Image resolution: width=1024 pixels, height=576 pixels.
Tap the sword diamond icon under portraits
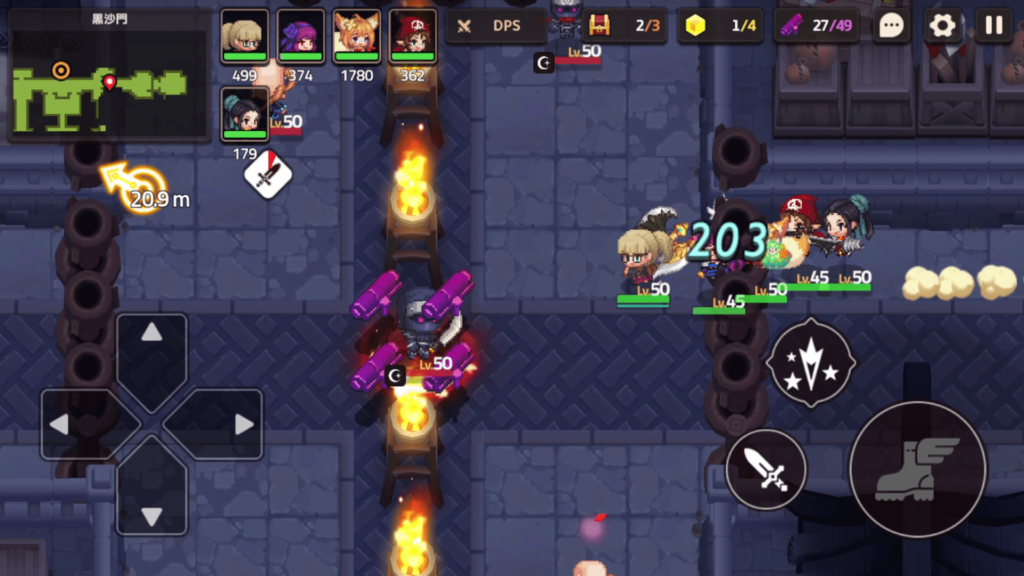(268, 176)
